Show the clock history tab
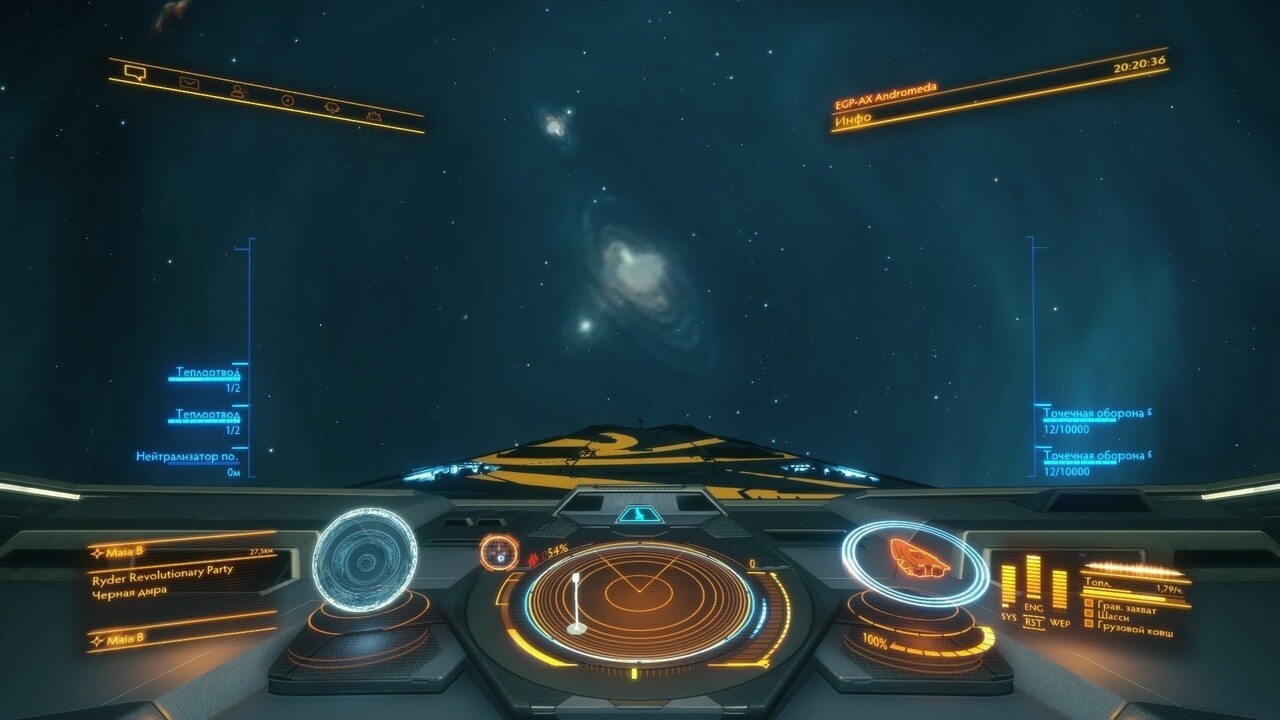1280x720 pixels. [x=287, y=100]
